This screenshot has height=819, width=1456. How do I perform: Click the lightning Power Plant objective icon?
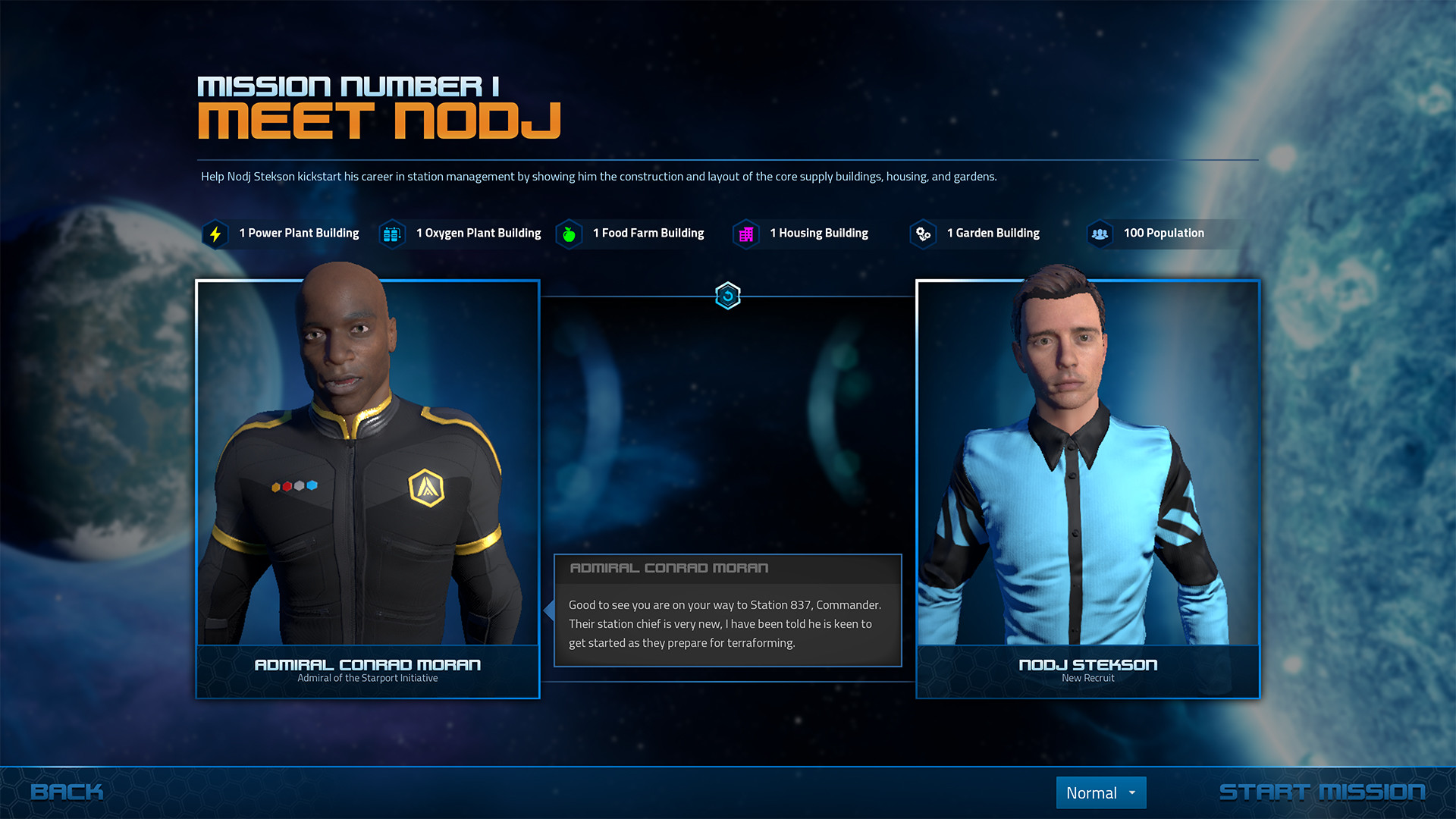pos(215,234)
